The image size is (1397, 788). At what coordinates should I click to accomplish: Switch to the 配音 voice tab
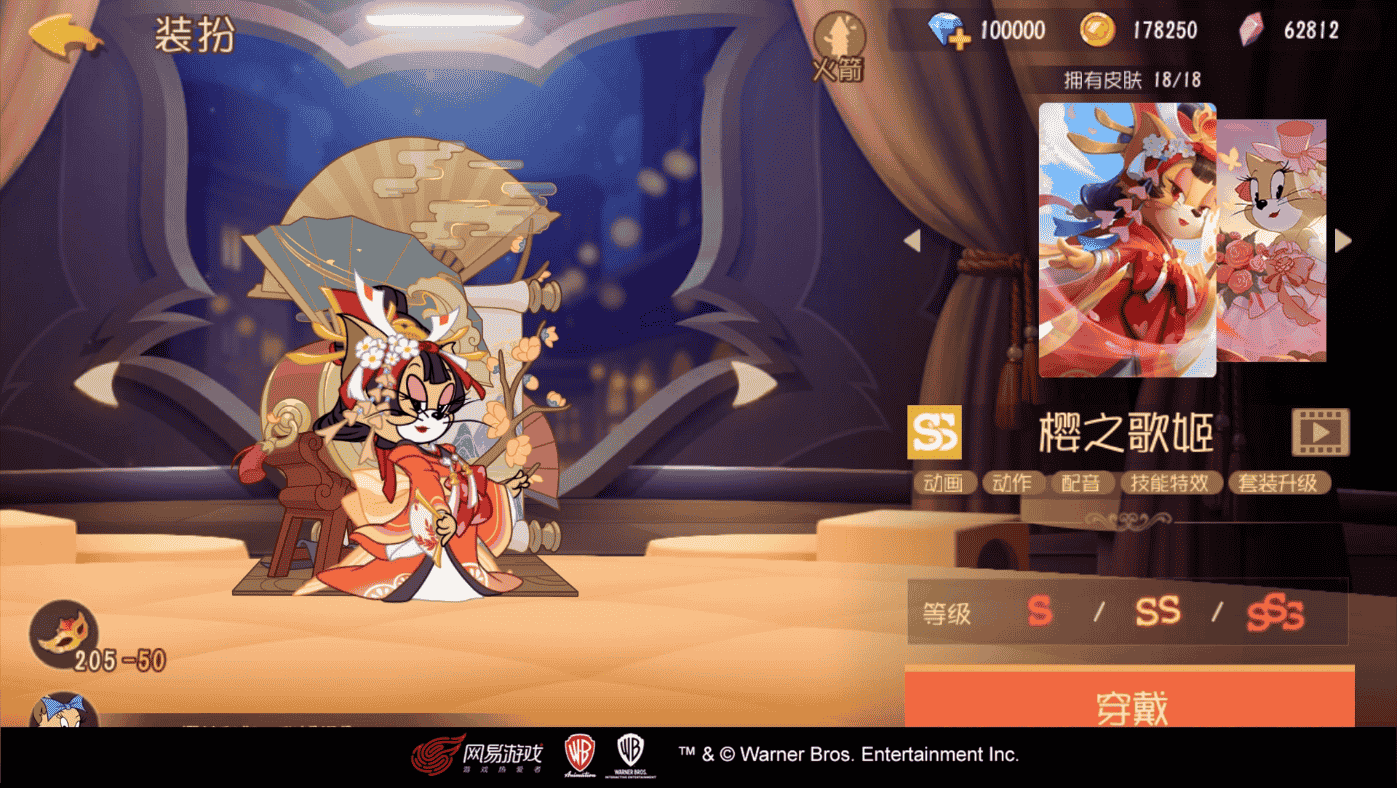[1083, 482]
